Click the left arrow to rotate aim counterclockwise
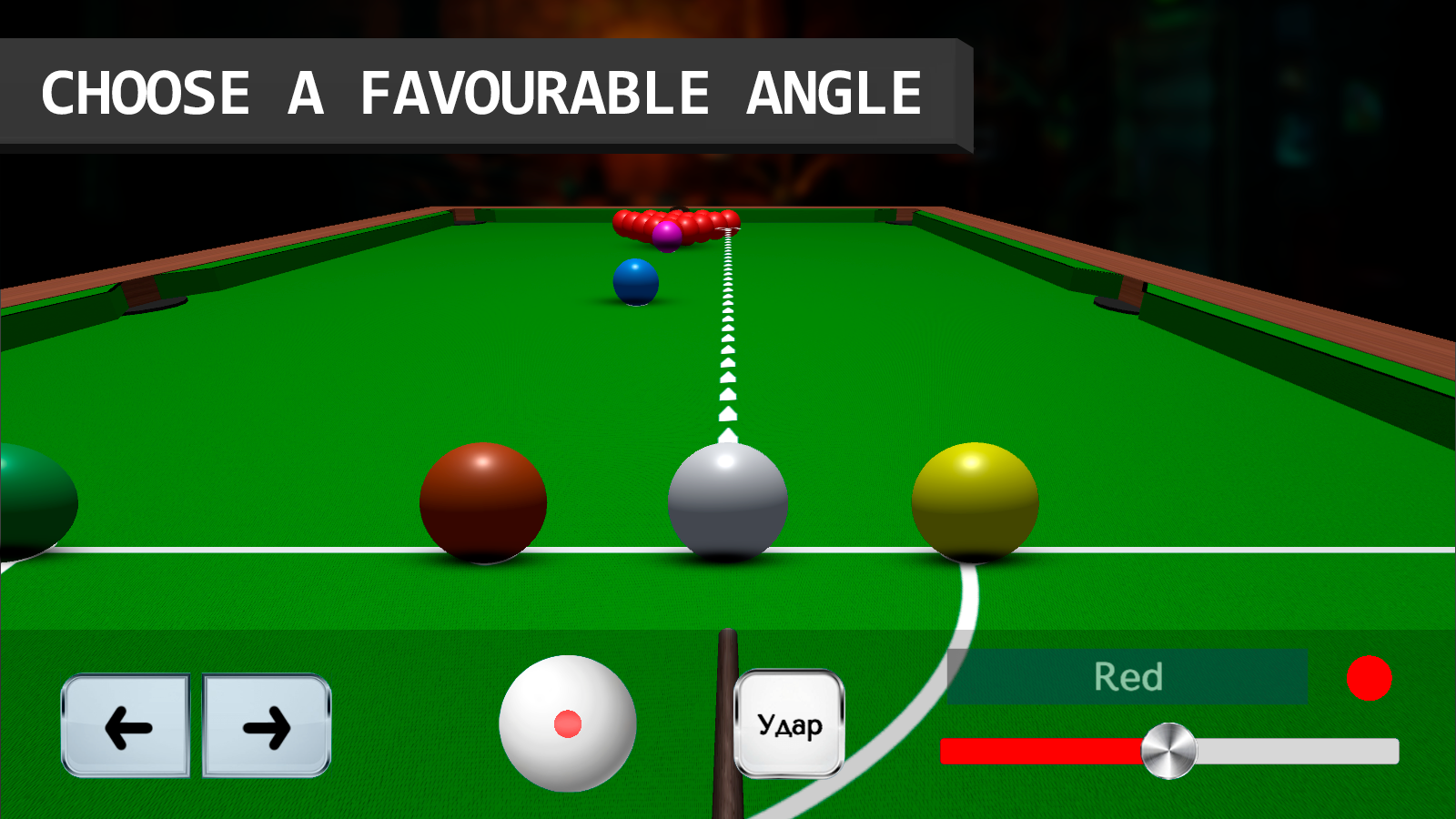 (x=127, y=726)
